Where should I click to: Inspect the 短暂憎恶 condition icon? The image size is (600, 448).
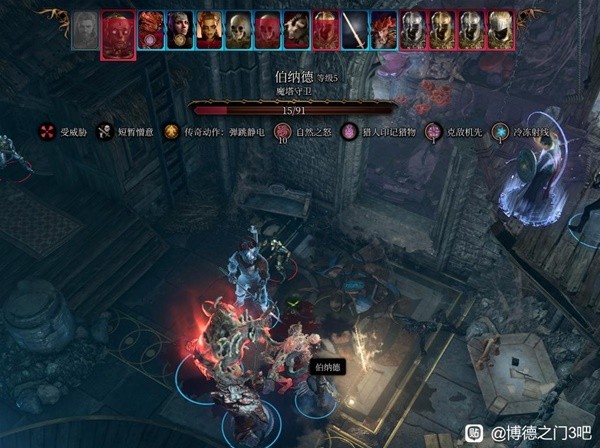[105, 131]
